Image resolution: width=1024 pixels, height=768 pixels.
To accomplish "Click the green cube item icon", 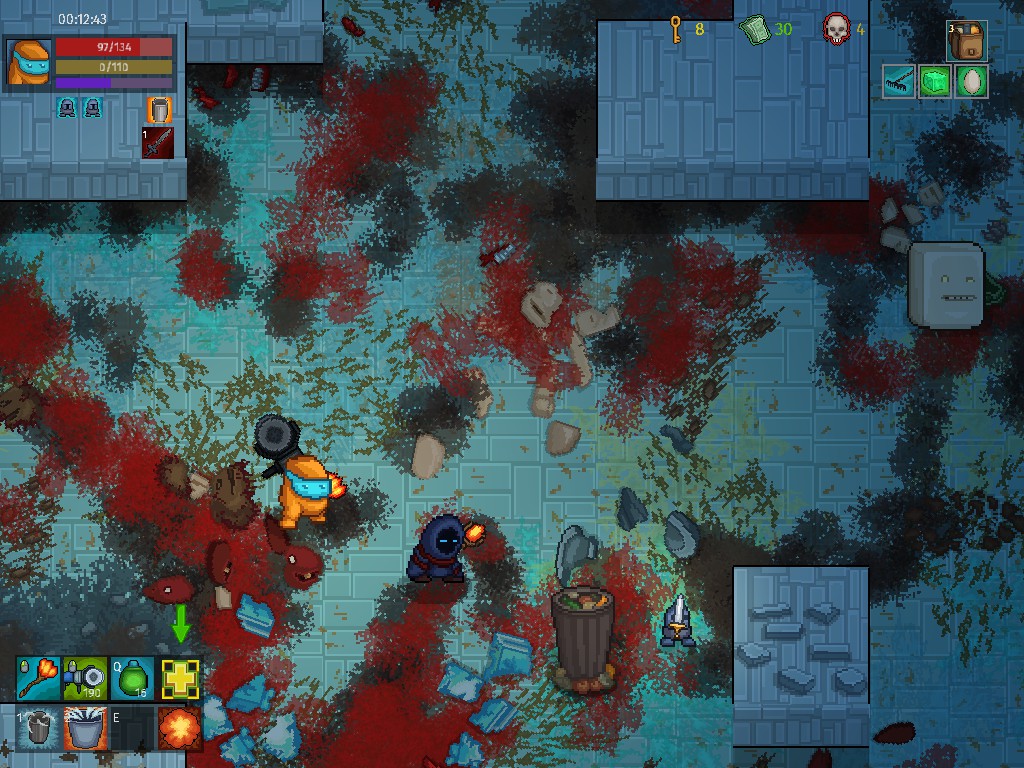I will point(935,82).
